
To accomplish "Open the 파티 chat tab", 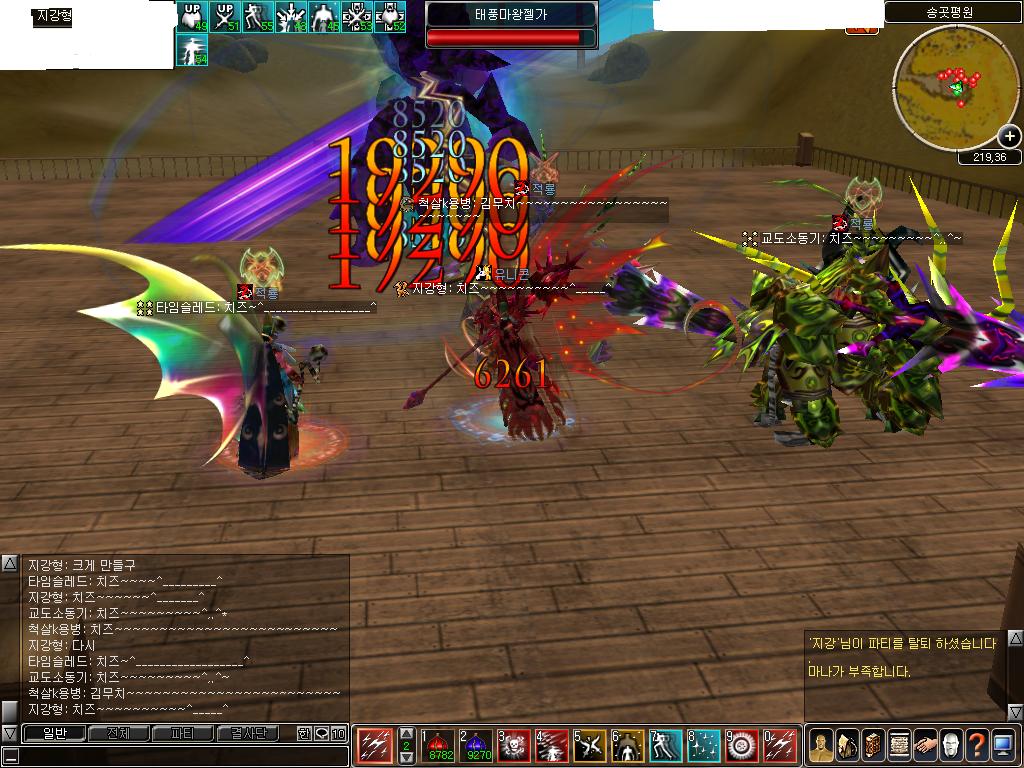I will click(x=183, y=734).
